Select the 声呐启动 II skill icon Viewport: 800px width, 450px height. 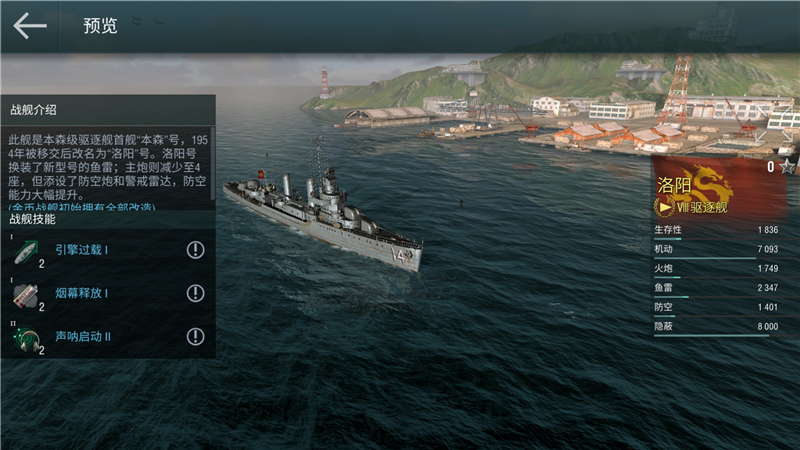(x=28, y=337)
